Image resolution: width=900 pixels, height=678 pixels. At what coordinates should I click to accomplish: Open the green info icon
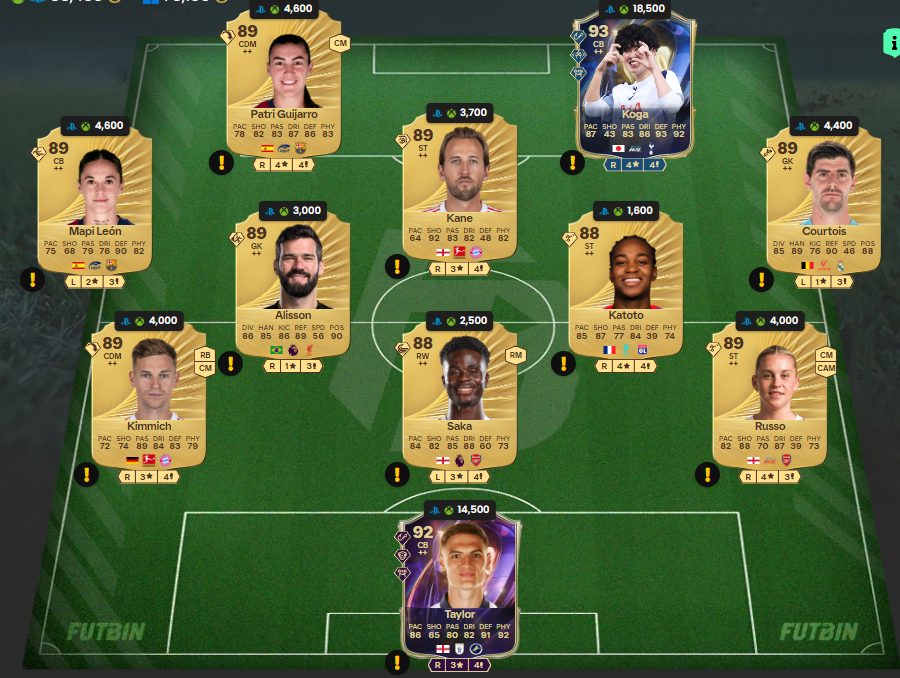[x=890, y=42]
